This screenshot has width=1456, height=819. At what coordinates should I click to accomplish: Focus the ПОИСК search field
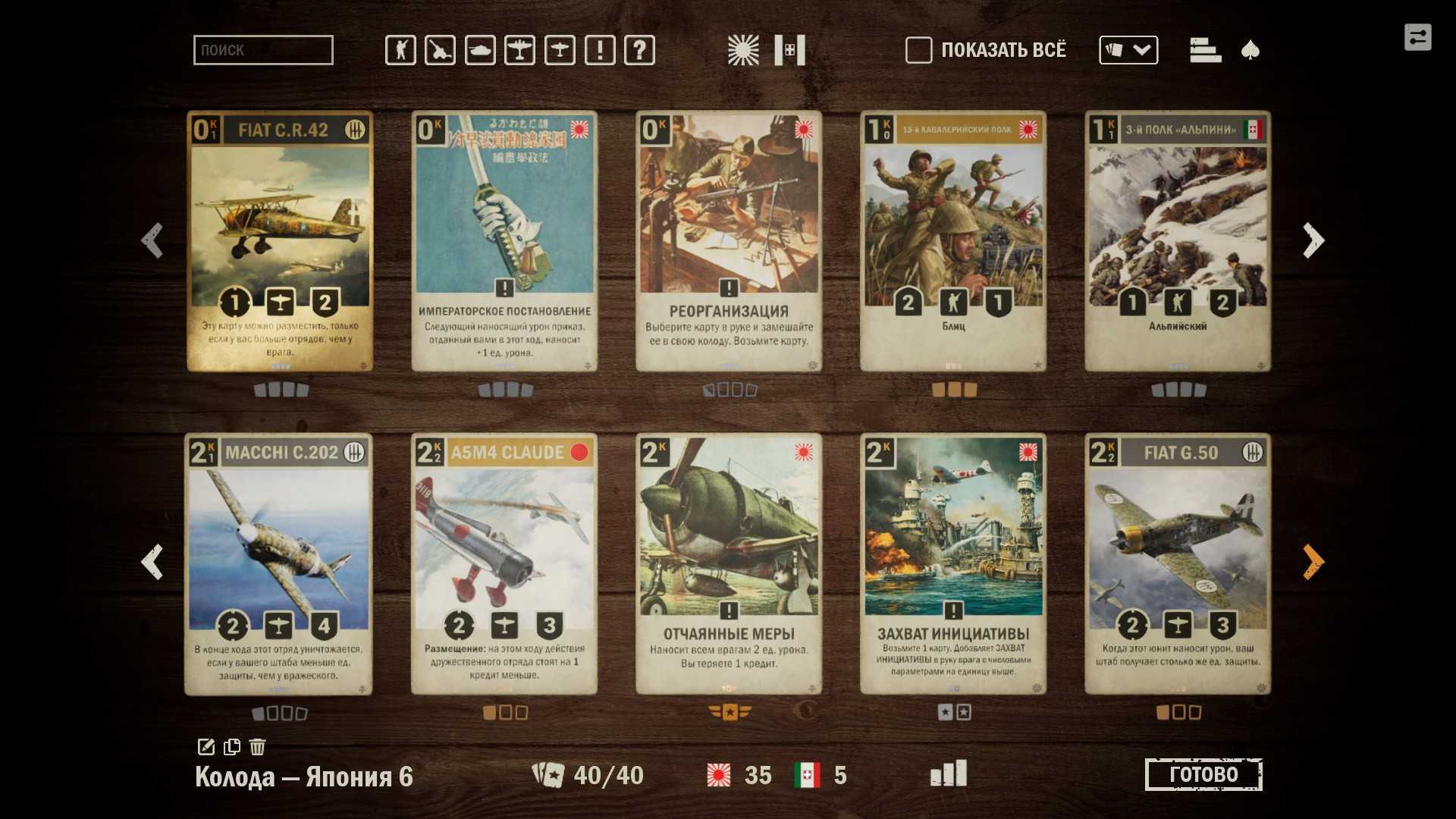tap(263, 50)
